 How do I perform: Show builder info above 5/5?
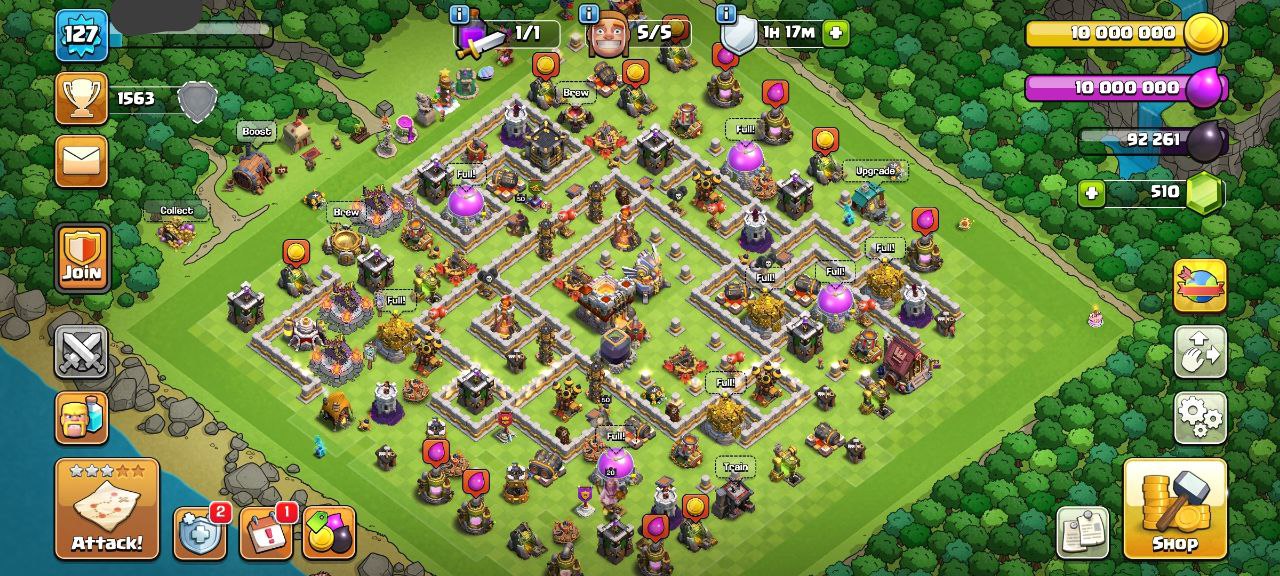coord(589,14)
